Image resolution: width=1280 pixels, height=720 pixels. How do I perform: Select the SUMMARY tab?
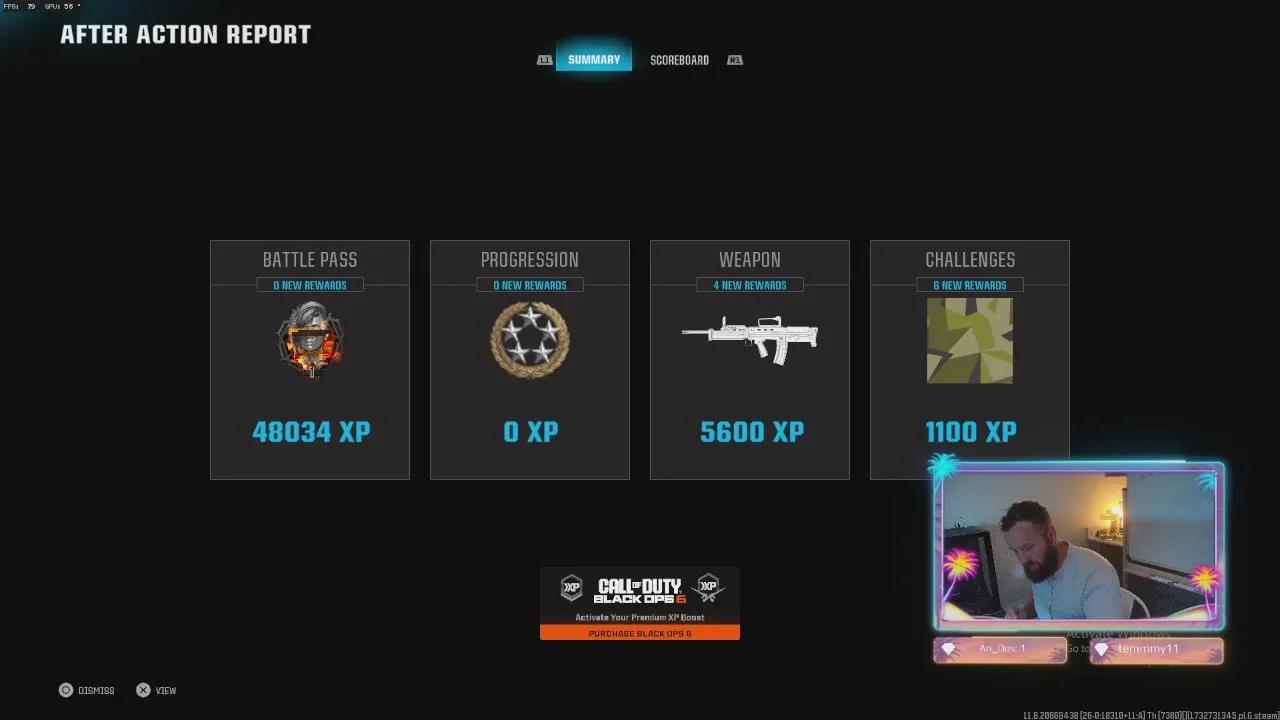(593, 60)
